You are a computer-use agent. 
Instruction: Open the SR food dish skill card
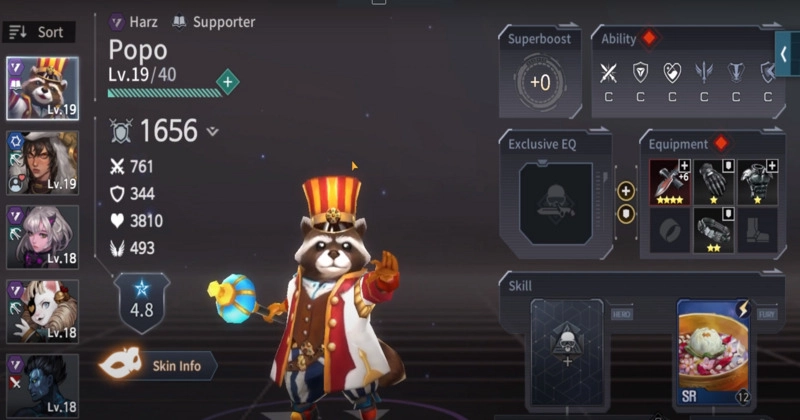click(716, 354)
